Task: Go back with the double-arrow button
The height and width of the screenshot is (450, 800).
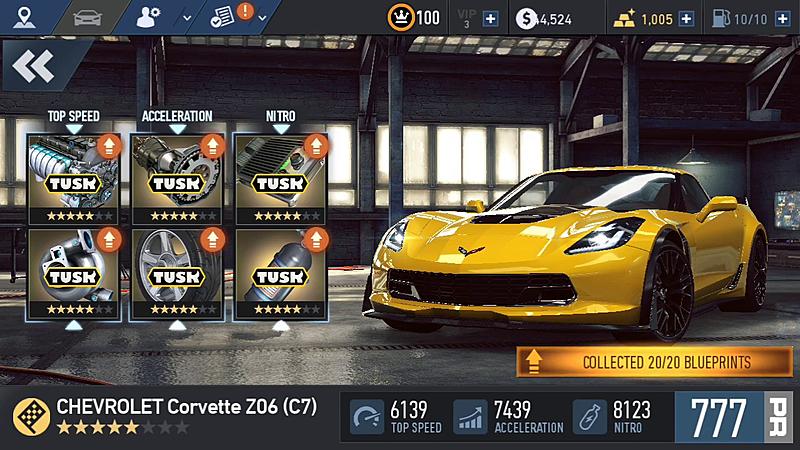Action: click(33, 67)
